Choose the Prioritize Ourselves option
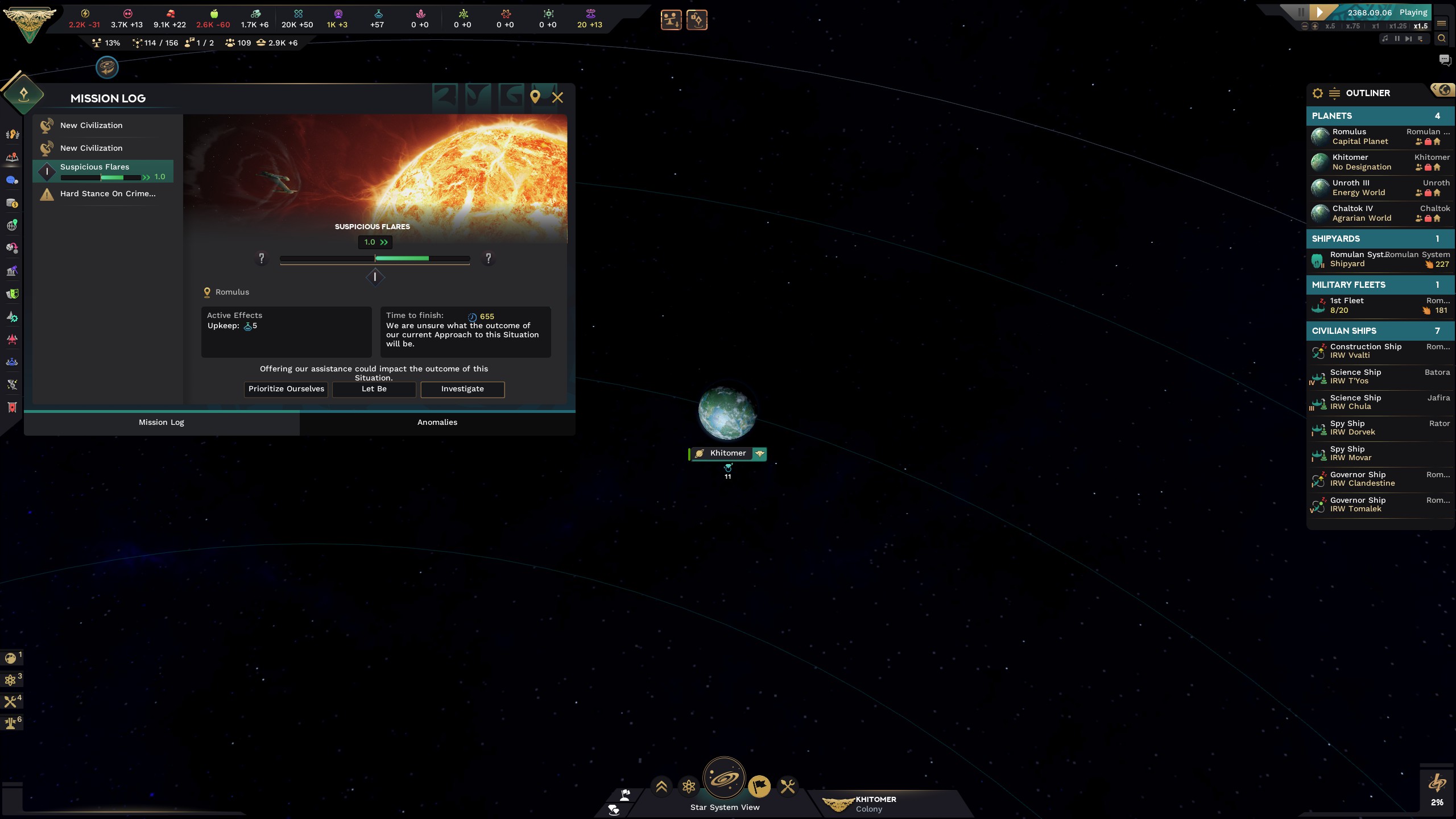1456x819 pixels. (x=286, y=389)
